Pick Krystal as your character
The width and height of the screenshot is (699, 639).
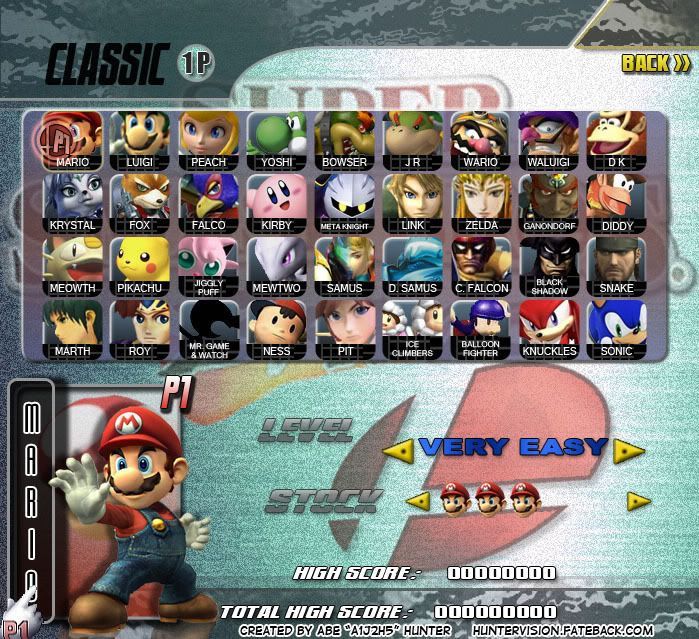coord(73,203)
